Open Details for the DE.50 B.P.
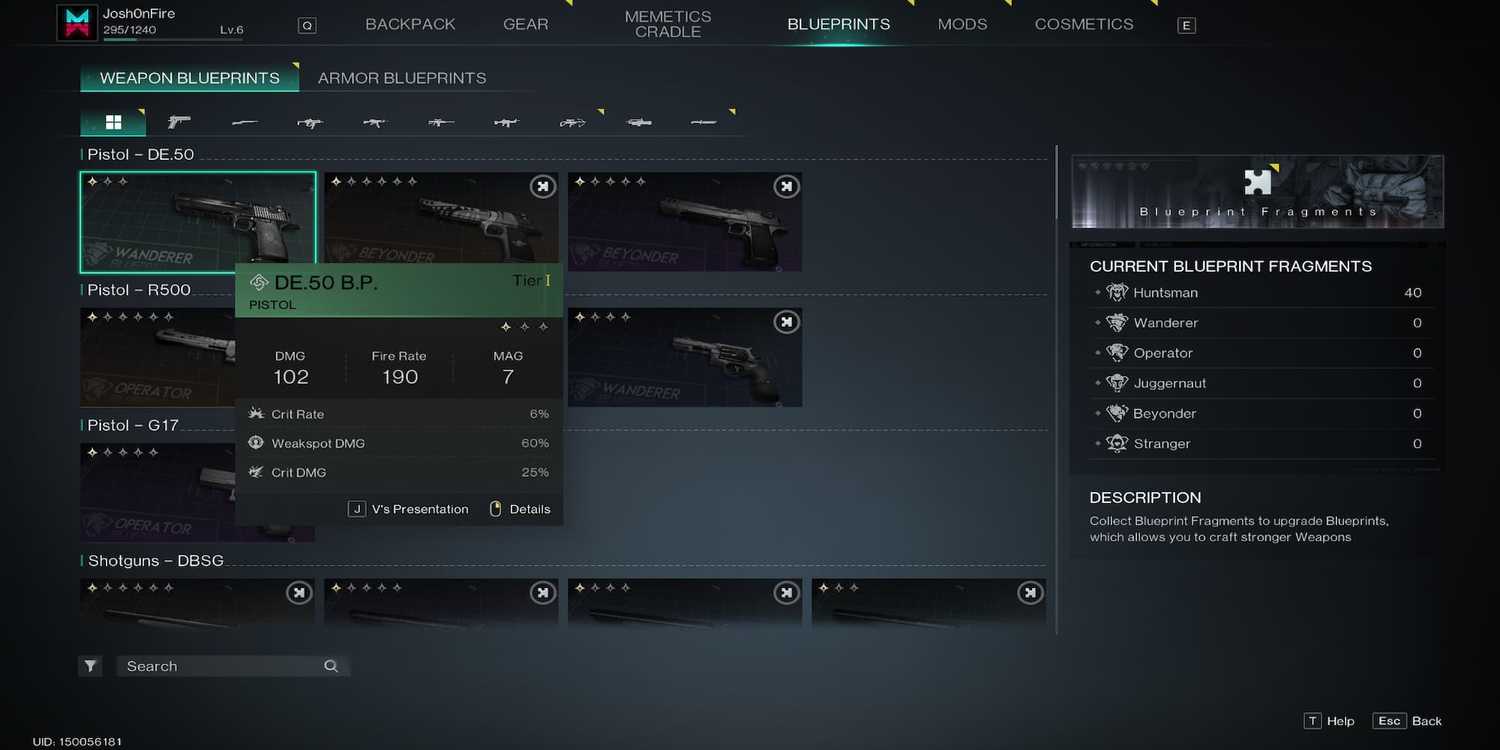Screen dimensions: 1500x750 click(520, 509)
